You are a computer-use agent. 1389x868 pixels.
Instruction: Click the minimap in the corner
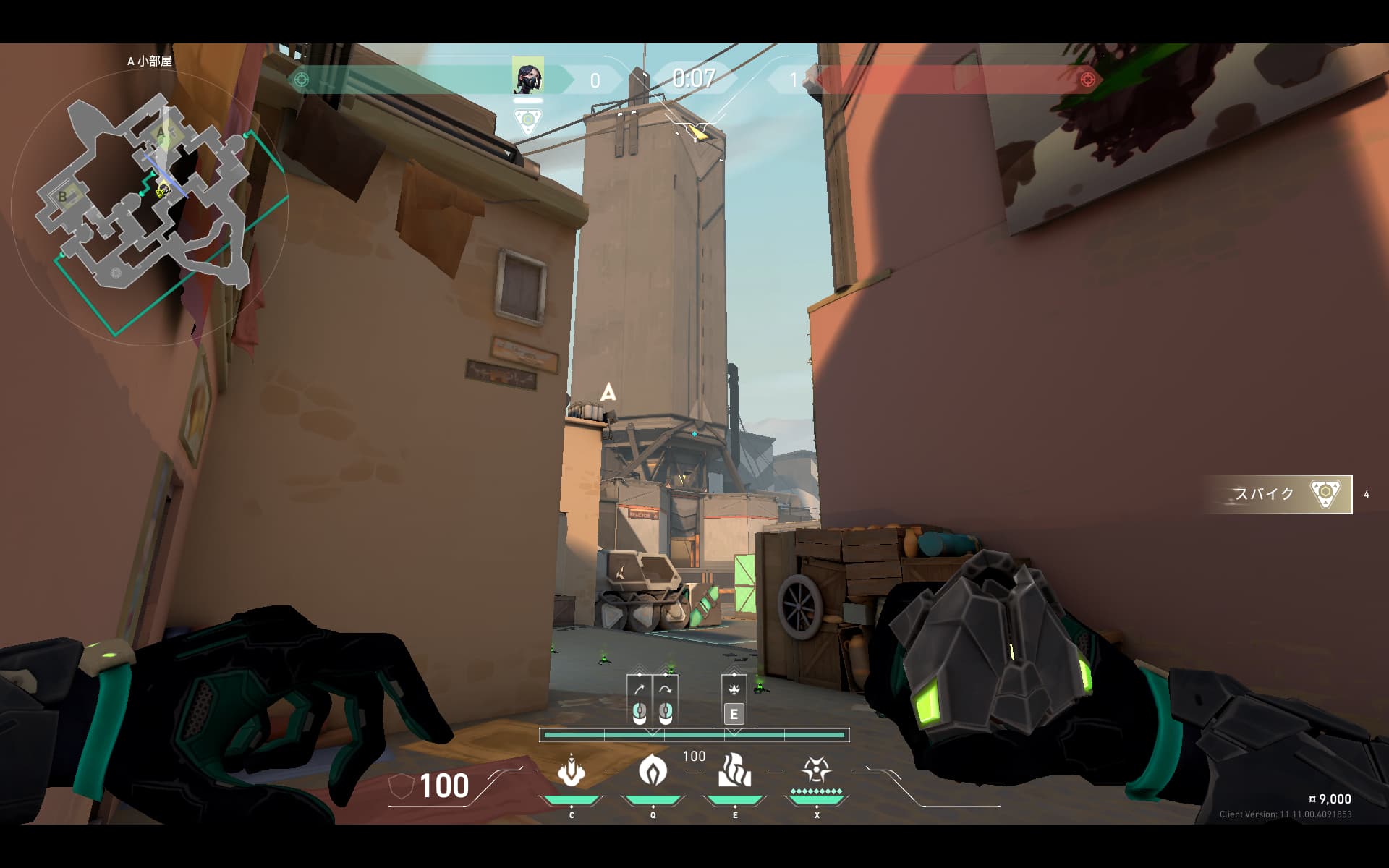click(x=148, y=206)
